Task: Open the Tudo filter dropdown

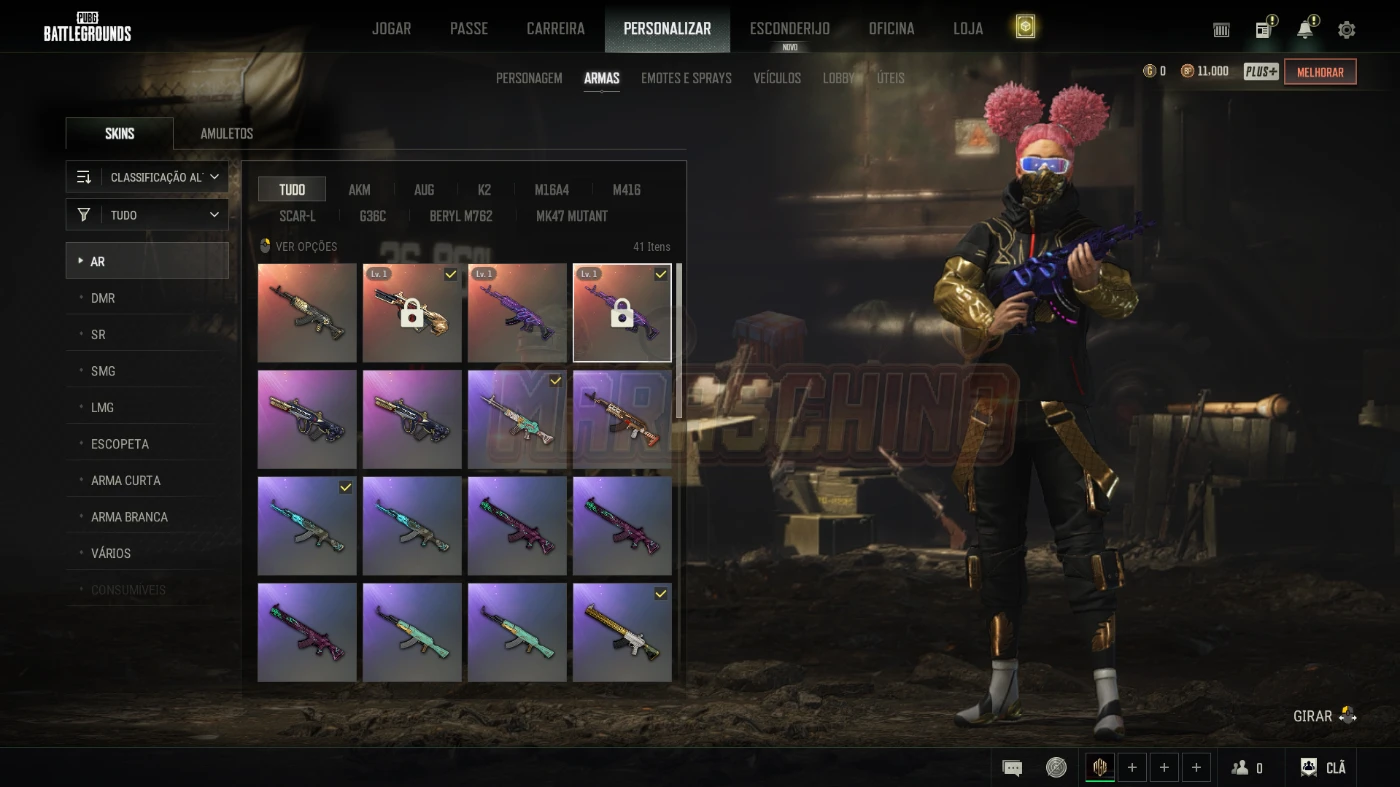Action: pos(147,215)
